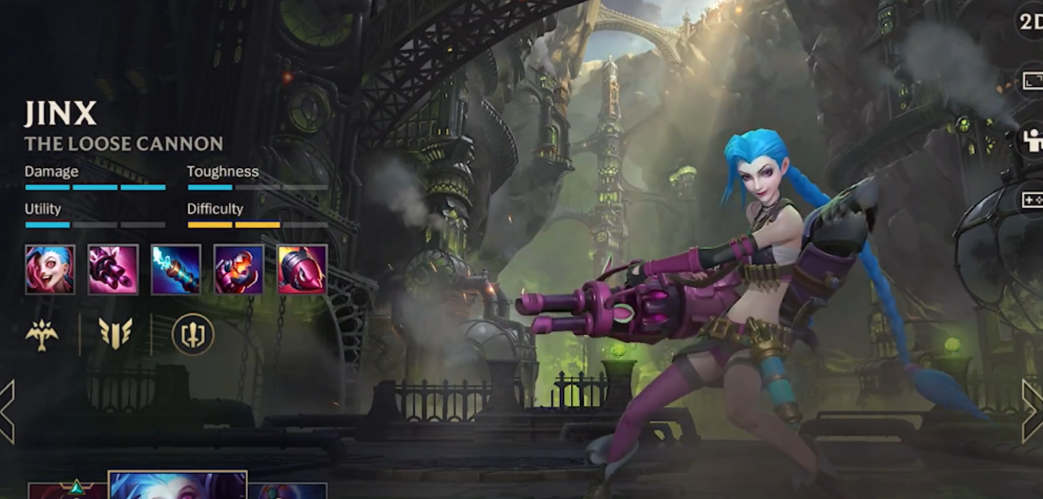Screen dimensions: 1043x499
Task: Select the winged shield emblem icon
Action: coord(116,334)
